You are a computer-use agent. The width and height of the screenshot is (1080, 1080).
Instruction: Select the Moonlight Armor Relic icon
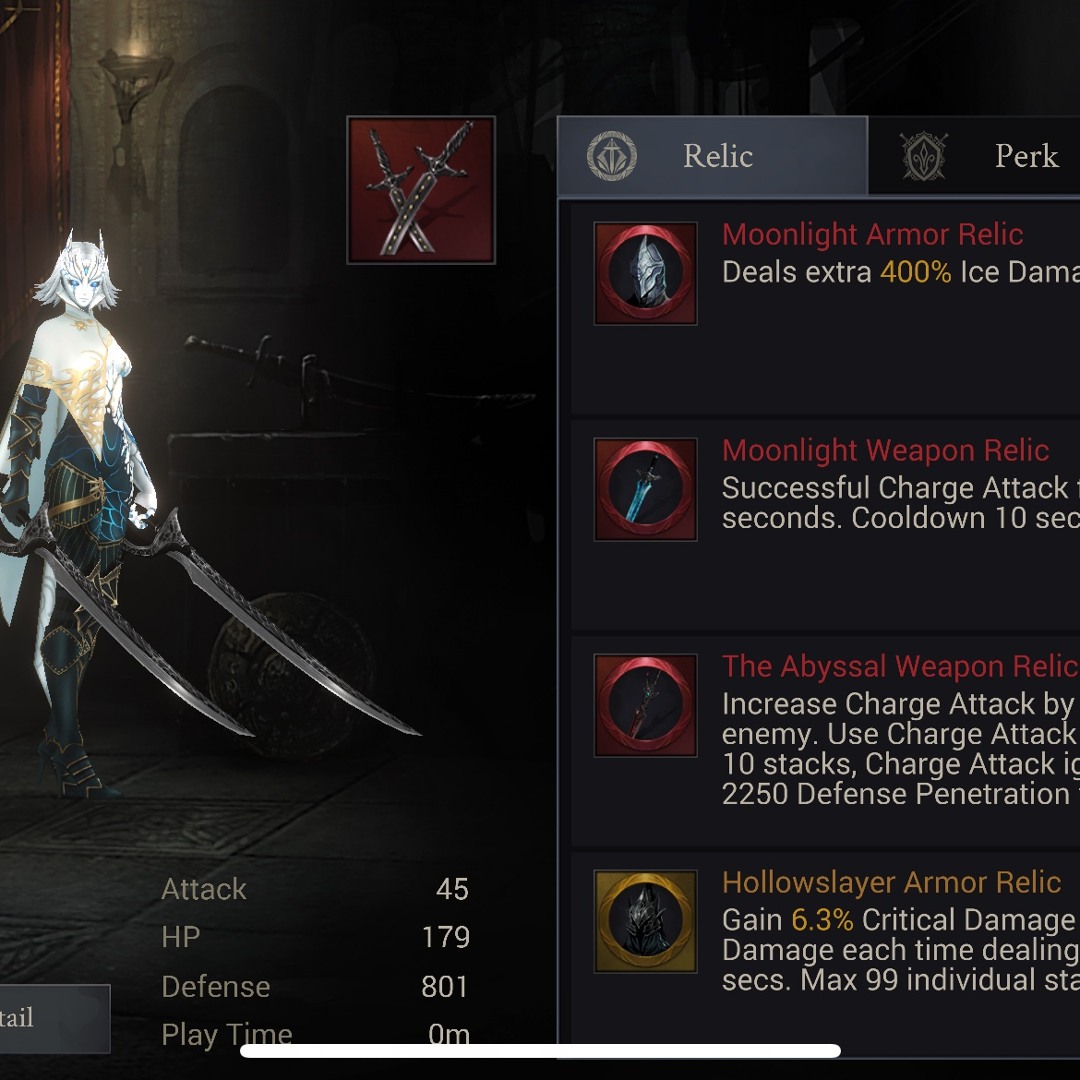pyautogui.click(x=645, y=273)
